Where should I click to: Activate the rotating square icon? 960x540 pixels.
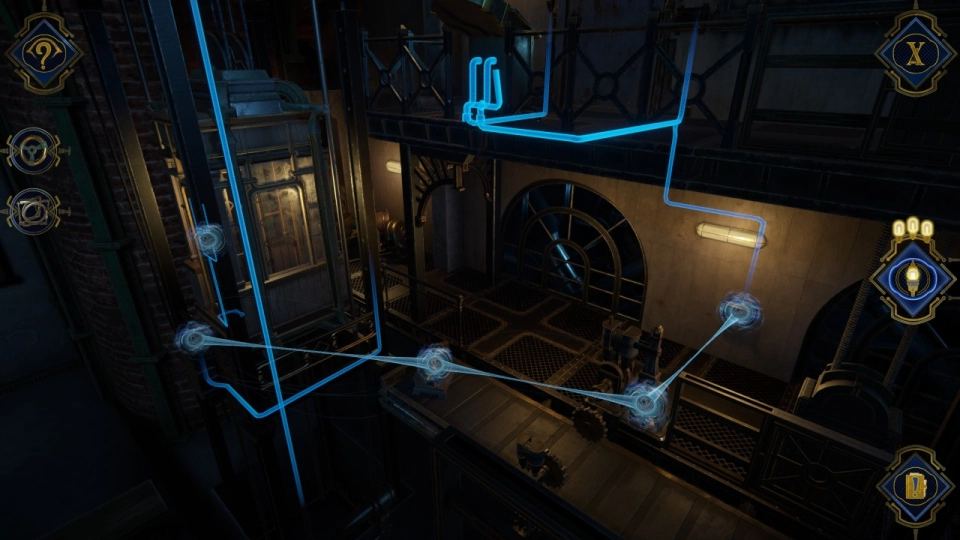(33, 211)
